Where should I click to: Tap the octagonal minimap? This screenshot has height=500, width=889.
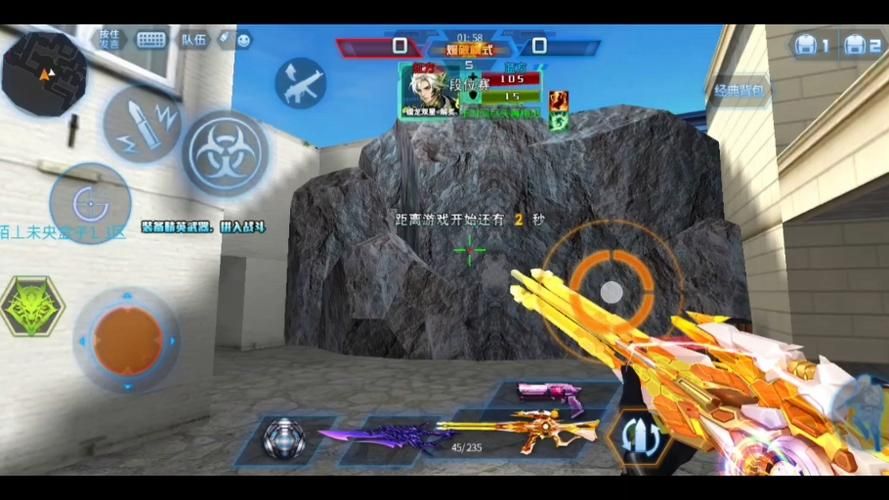click(x=44, y=73)
